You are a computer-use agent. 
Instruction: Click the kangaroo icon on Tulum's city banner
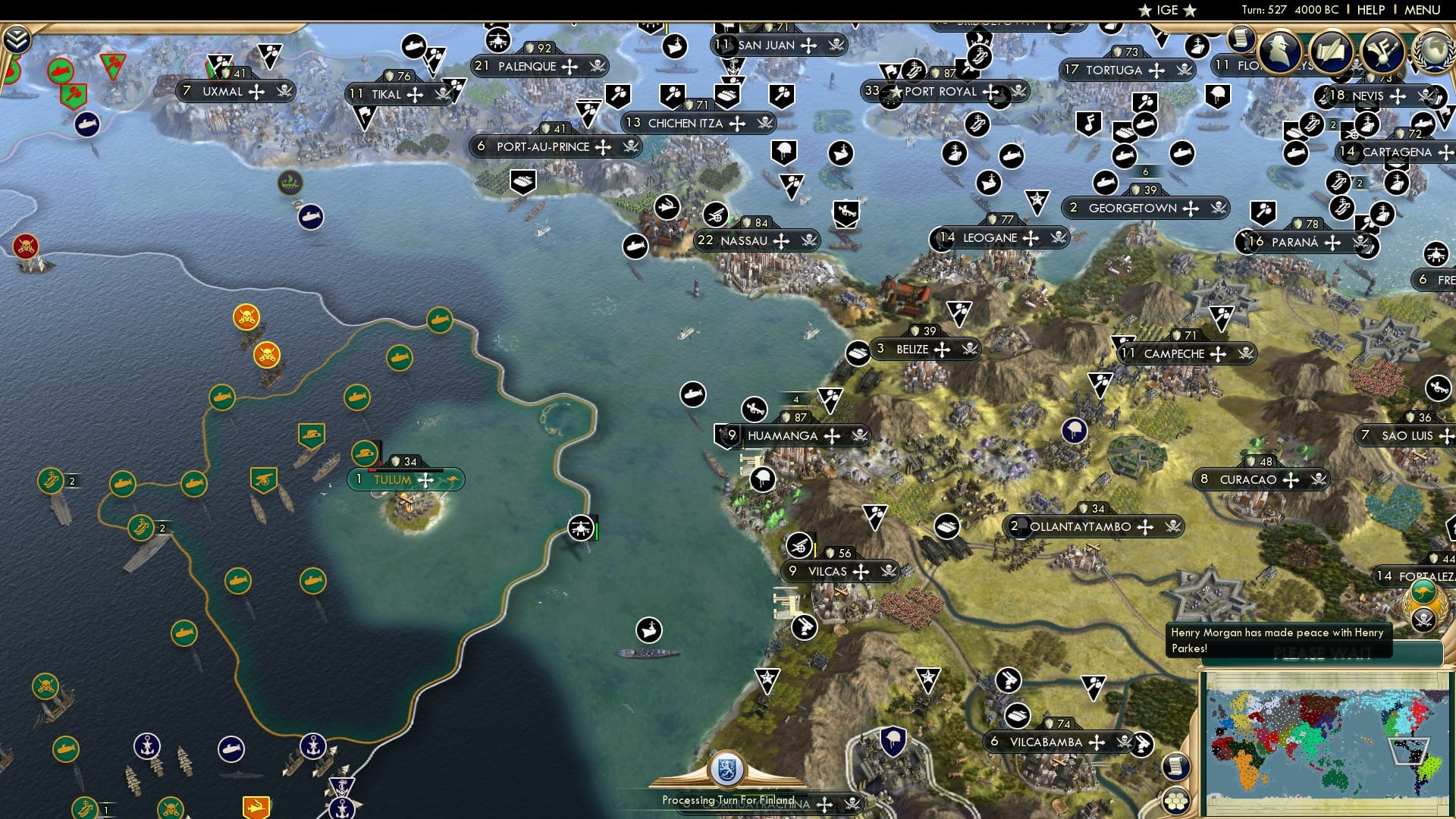(x=453, y=479)
